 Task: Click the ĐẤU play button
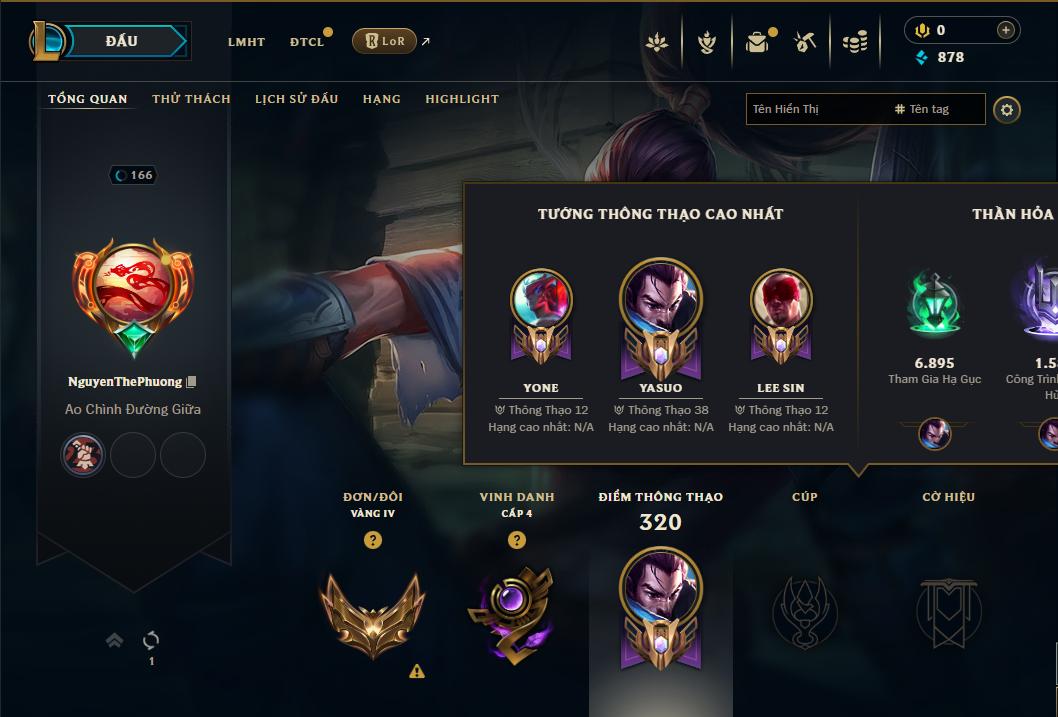(122, 41)
